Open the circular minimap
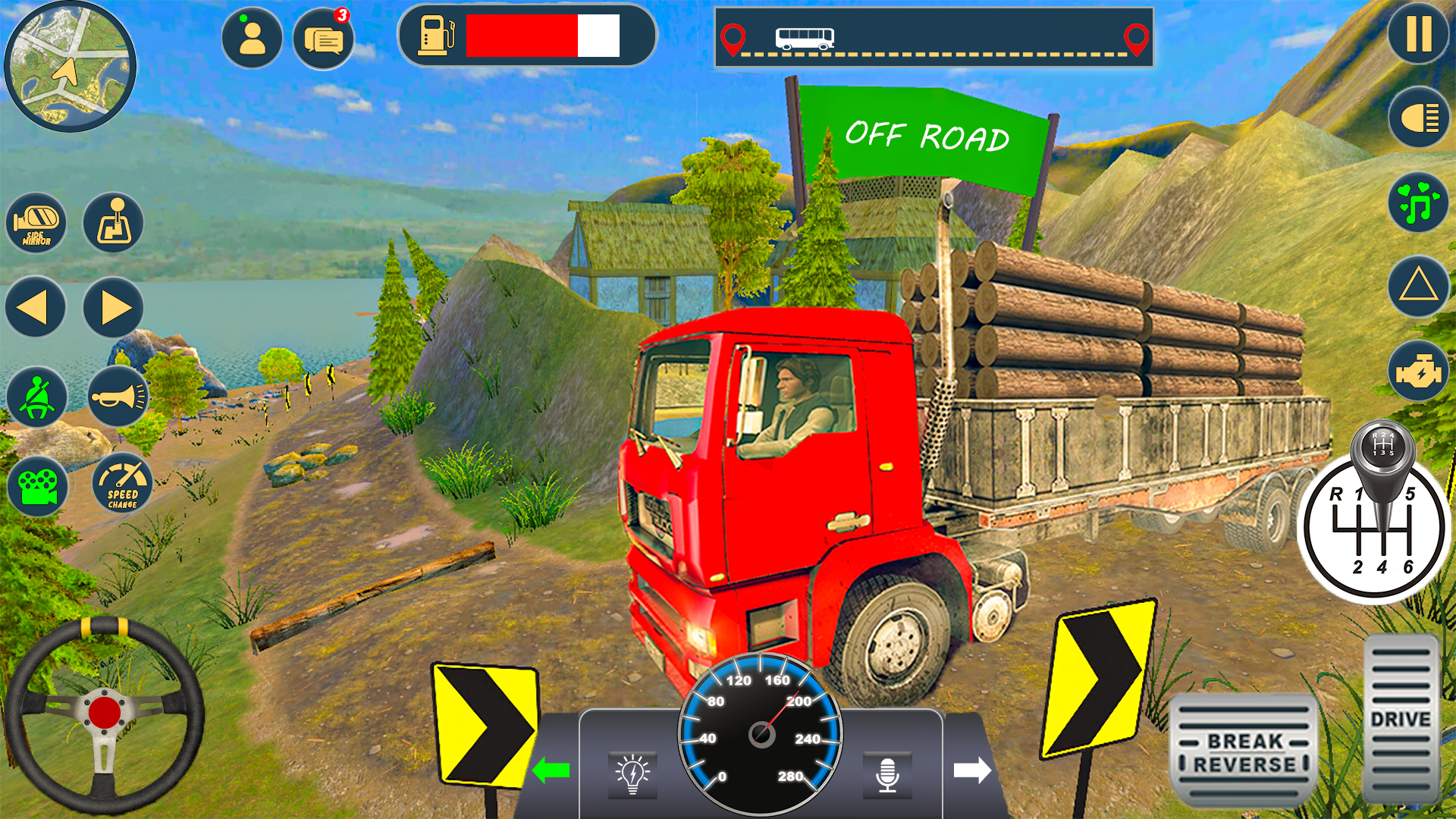Screen dimensions: 1456x819 70,67
